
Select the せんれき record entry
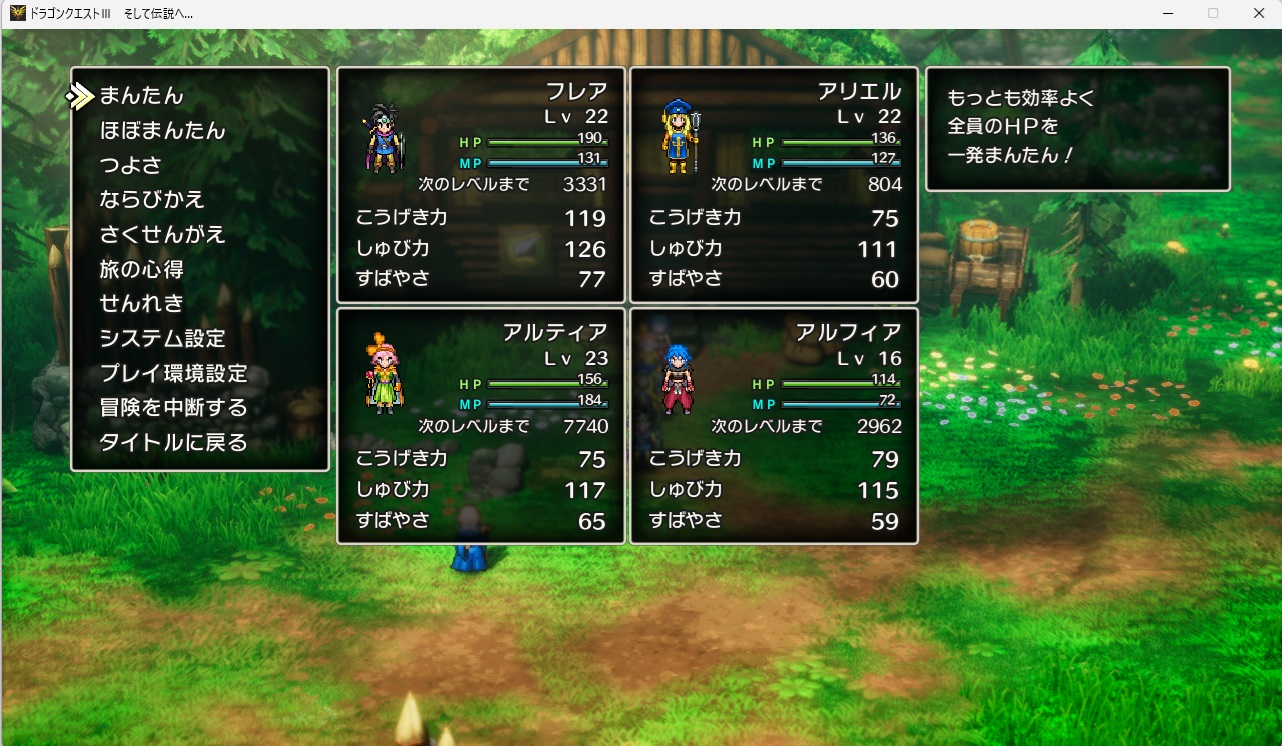point(141,303)
